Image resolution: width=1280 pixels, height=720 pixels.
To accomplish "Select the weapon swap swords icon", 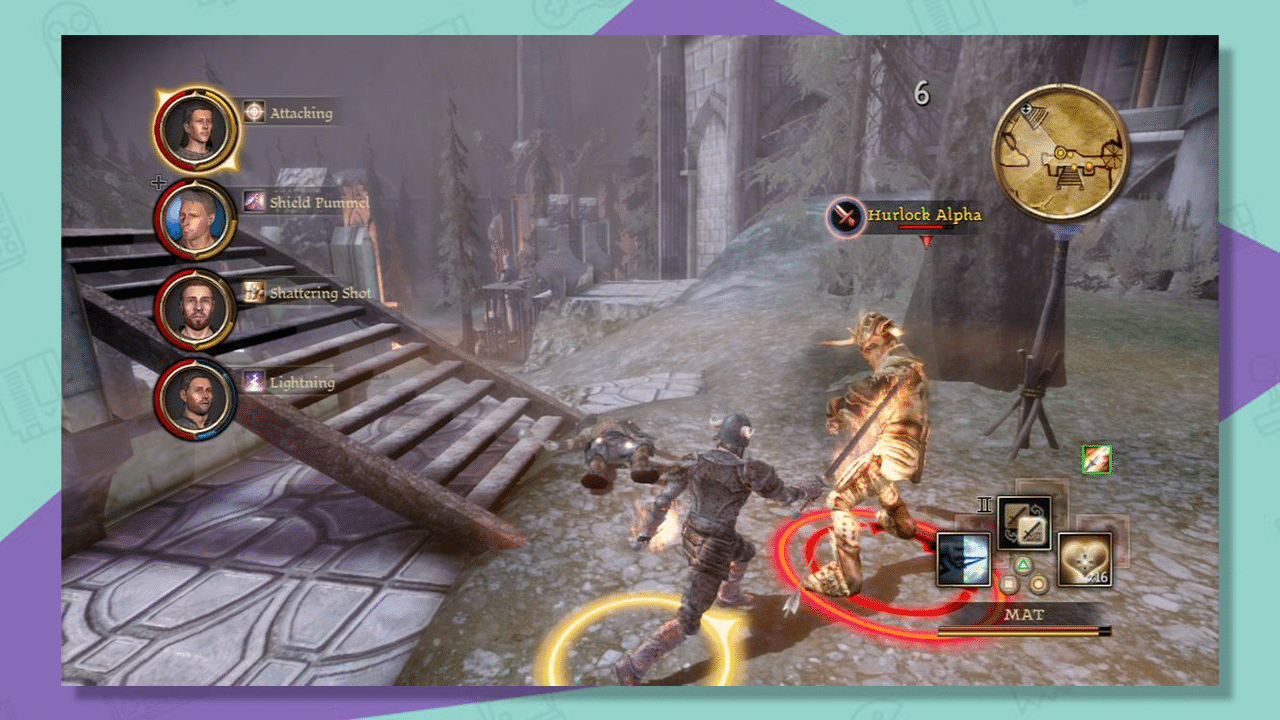I will point(1024,522).
